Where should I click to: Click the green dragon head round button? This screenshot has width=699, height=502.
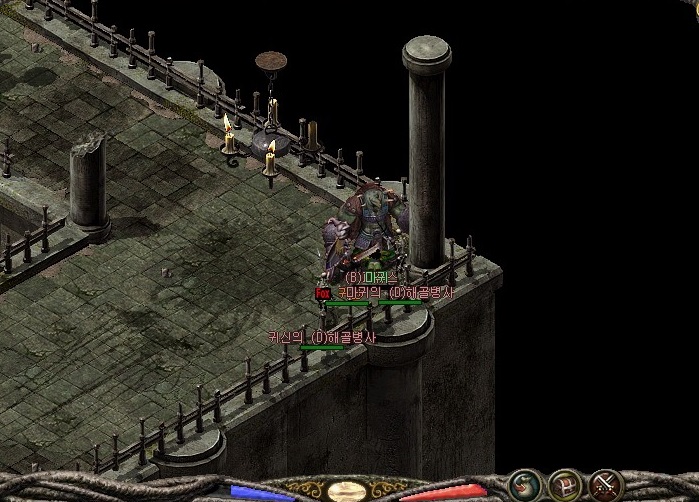522,484
